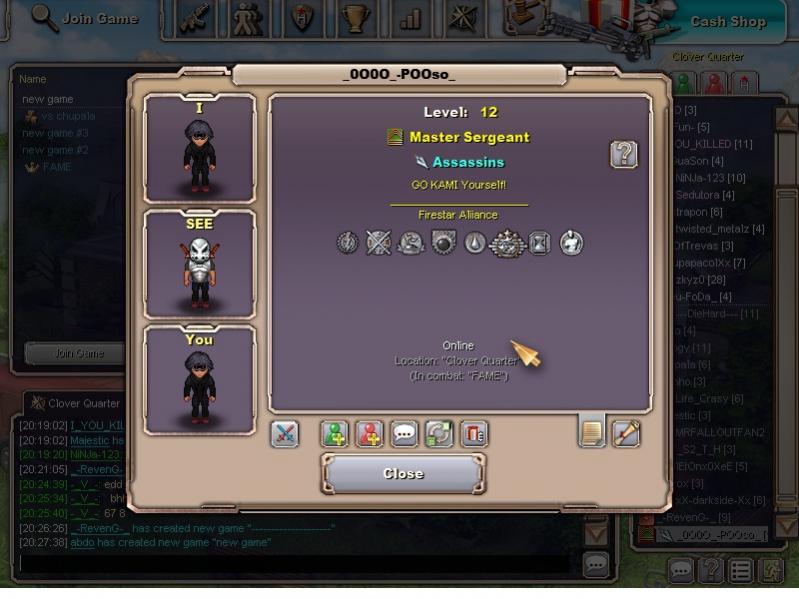Click the question mark help button
This screenshot has width=799, height=599.
(624, 154)
